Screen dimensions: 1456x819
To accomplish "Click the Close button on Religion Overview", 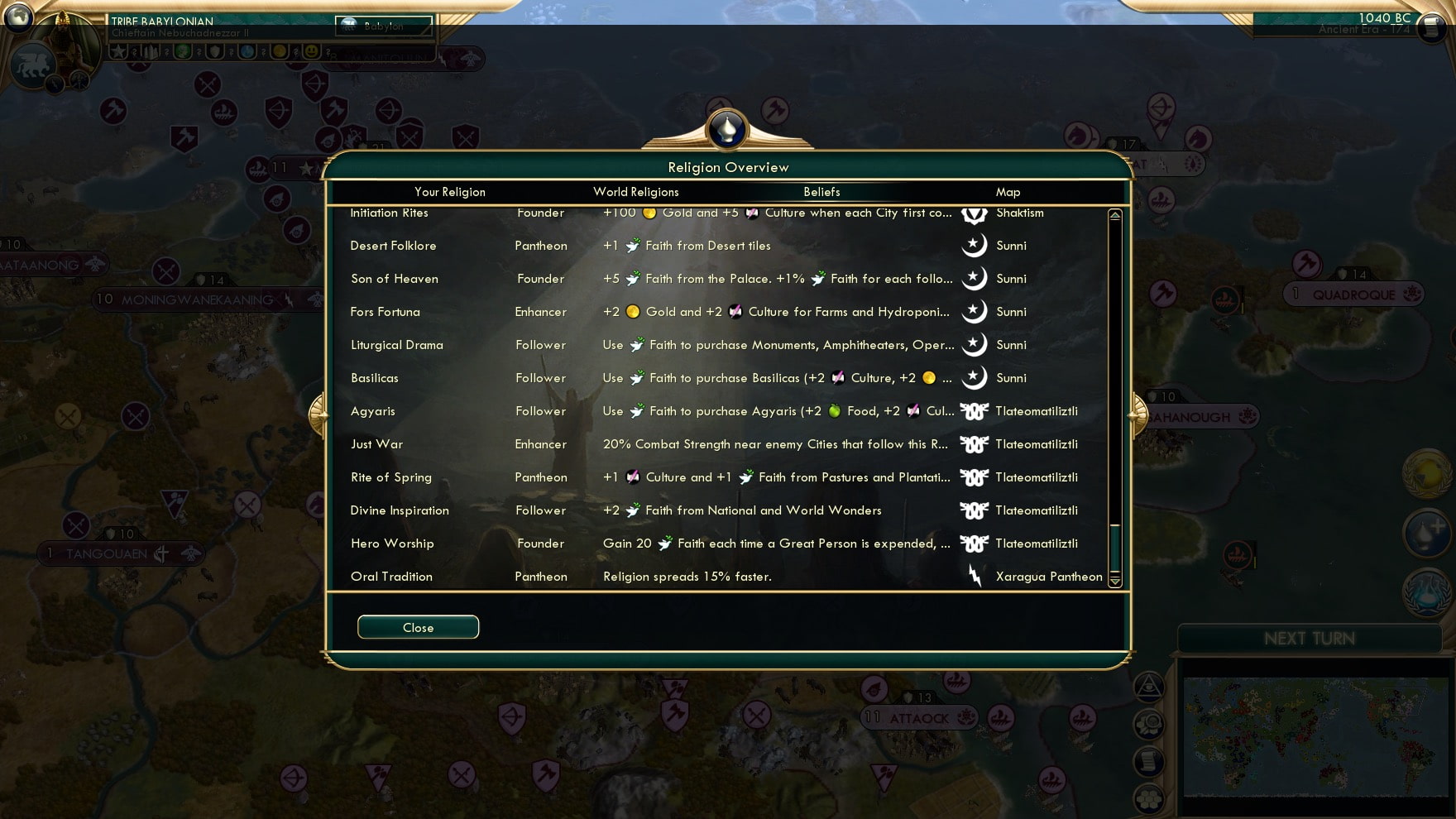I will (x=418, y=626).
